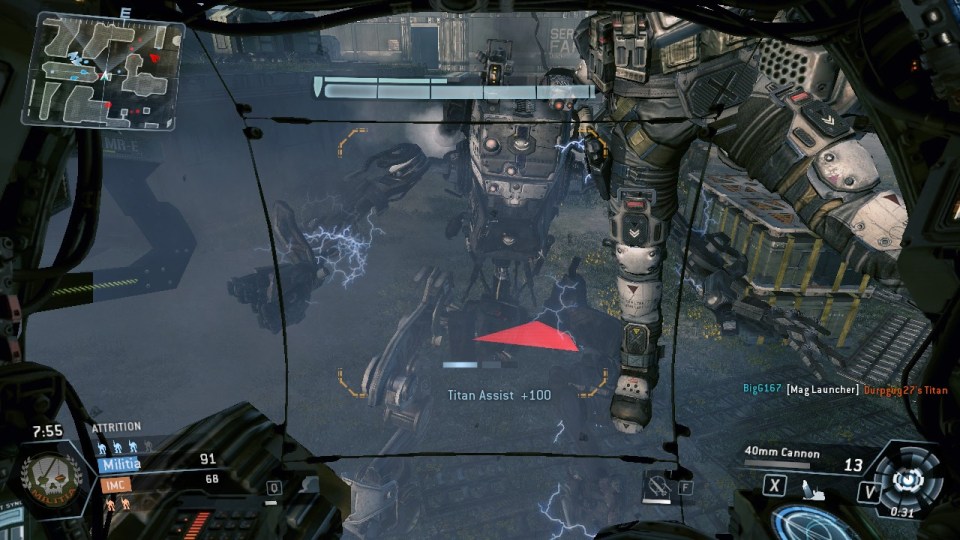Select the orange IMC team label
960x540 pixels.
[x=111, y=485]
